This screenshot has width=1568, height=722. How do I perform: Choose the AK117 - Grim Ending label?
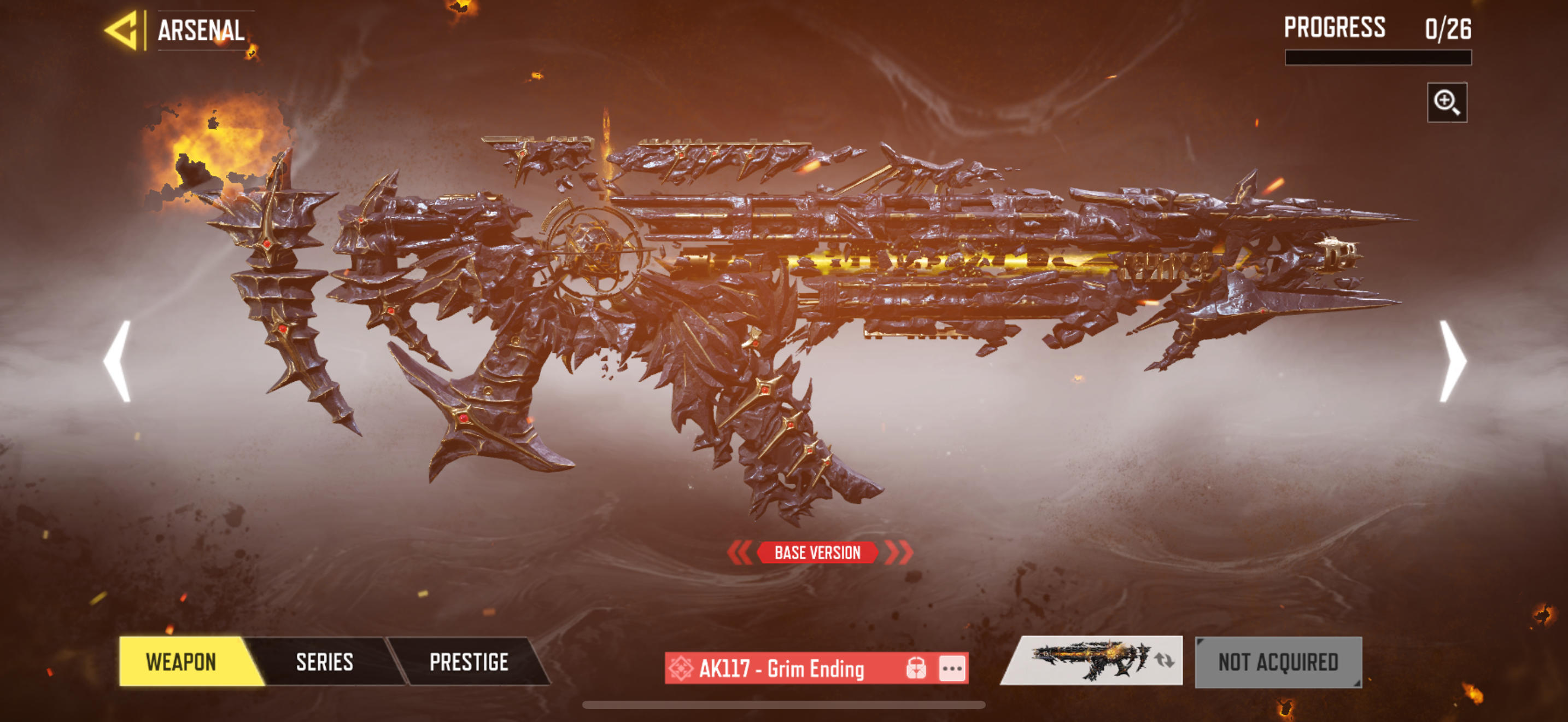pos(781,668)
